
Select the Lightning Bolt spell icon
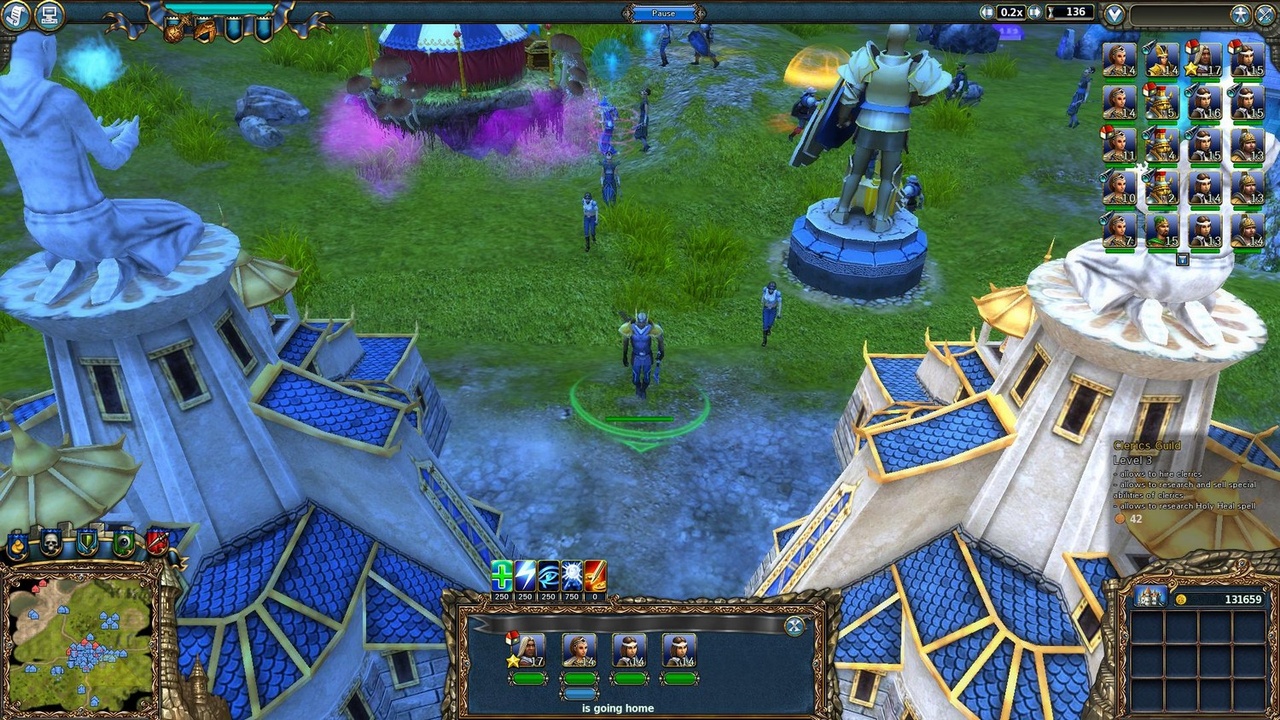524,577
